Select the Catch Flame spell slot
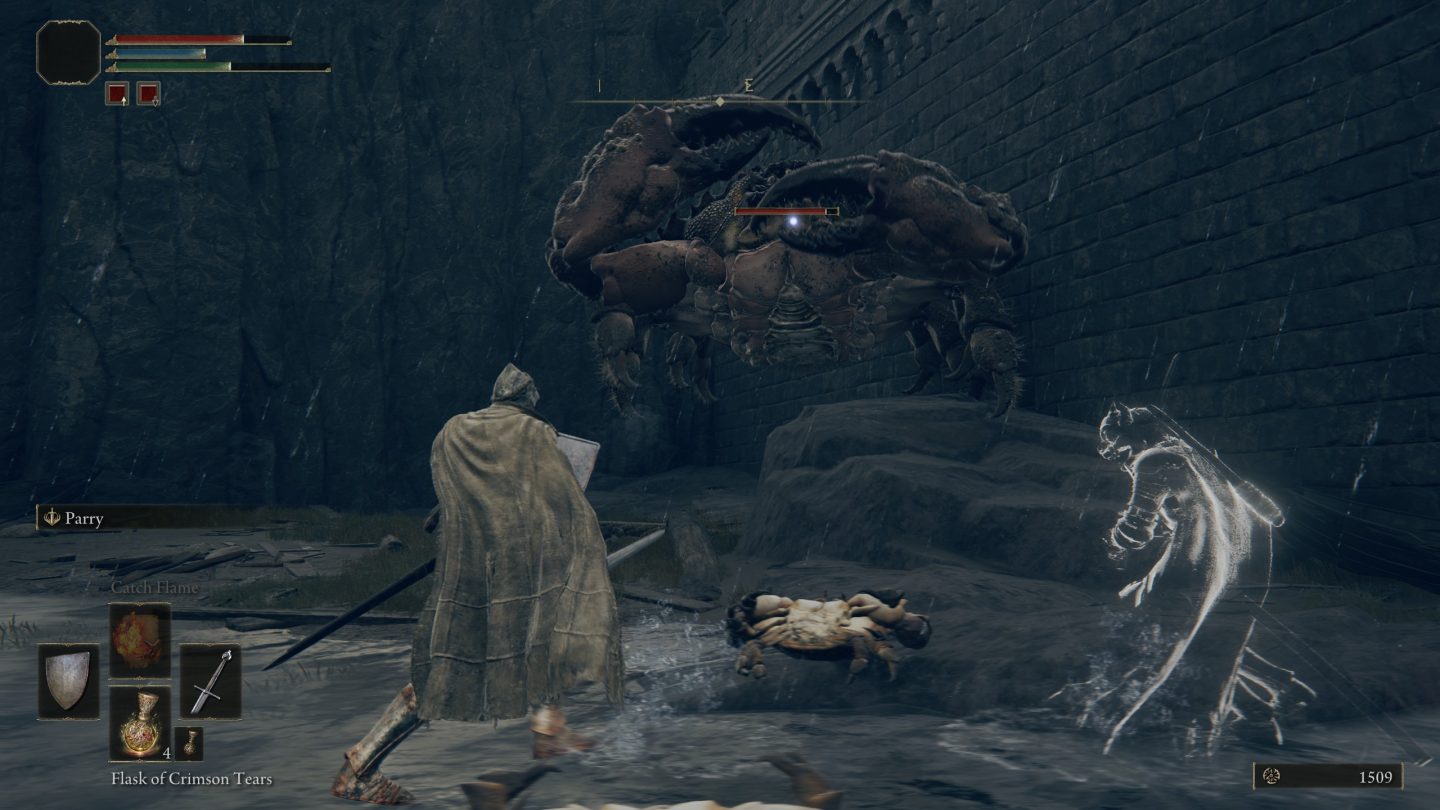Screen dimensions: 1440x810 coord(139,641)
